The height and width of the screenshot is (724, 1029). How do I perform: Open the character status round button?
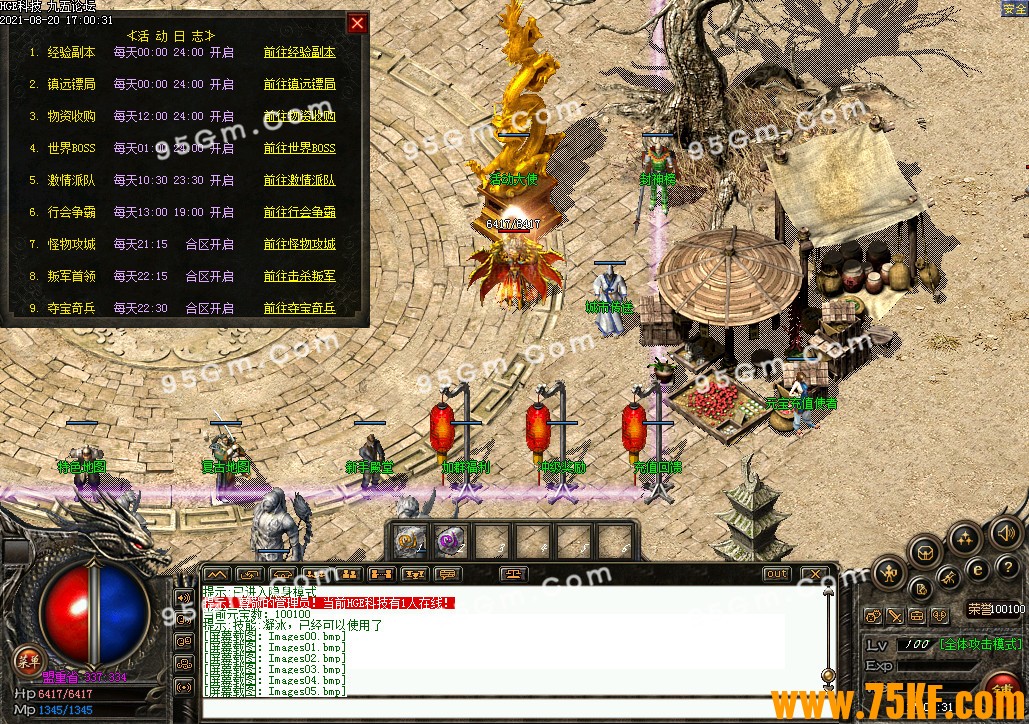[889, 573]
